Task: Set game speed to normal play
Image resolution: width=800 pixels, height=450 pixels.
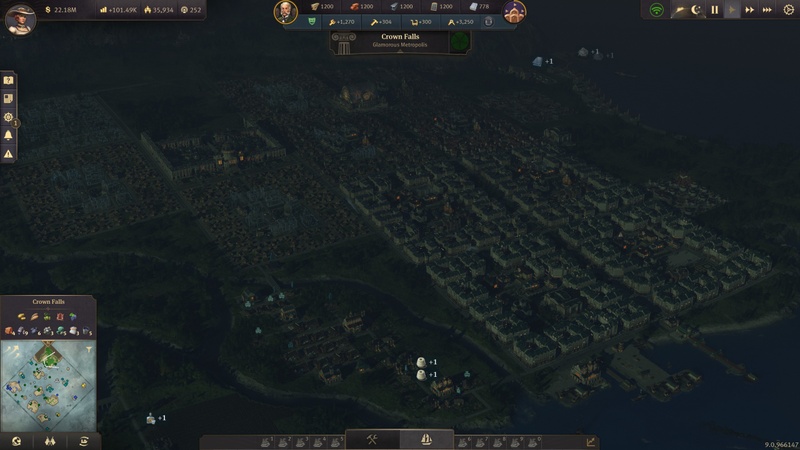Action: click(733, 10)
